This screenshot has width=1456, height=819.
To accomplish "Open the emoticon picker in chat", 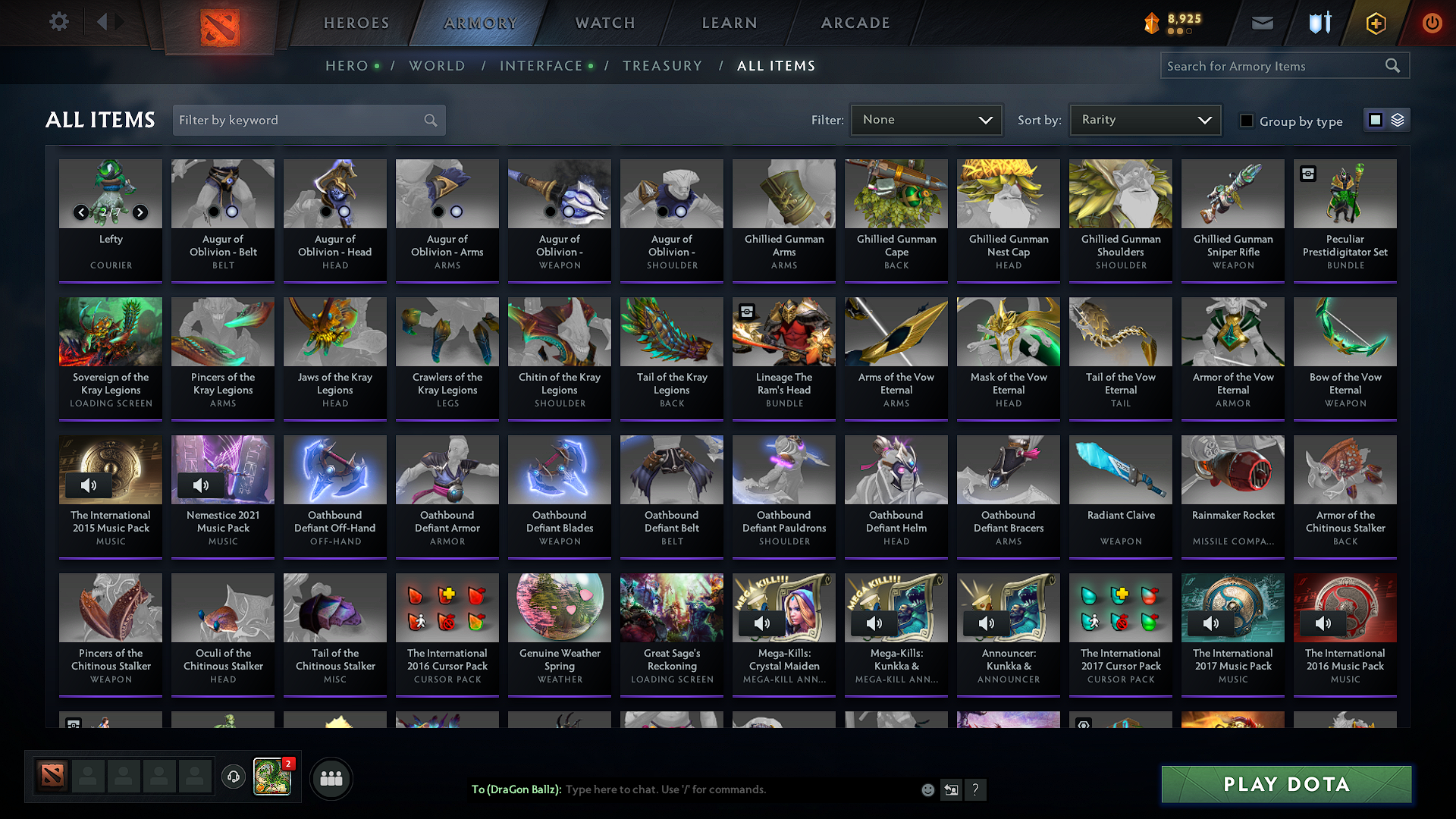I will pyautogui.click(x=927, y=789).
